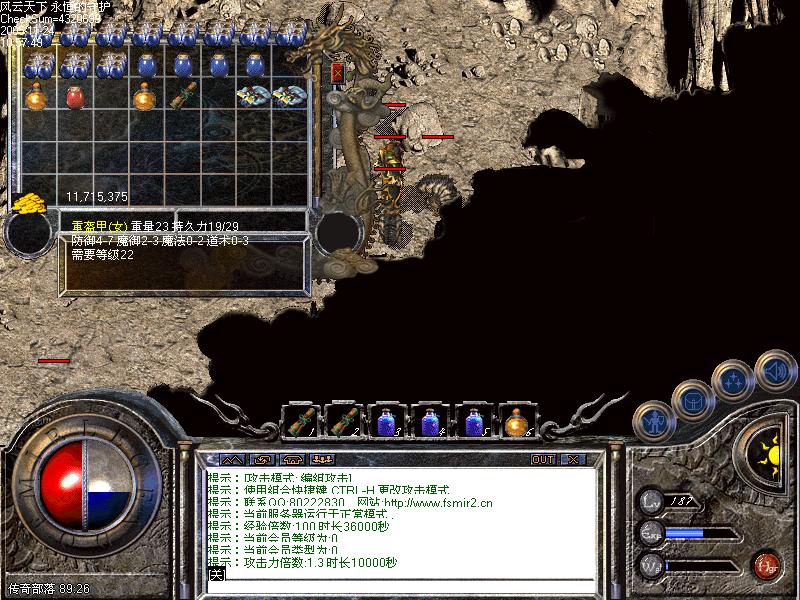Close the inventory bag window
The height and width of the screenshot is (600, 800).
(337, 72)
